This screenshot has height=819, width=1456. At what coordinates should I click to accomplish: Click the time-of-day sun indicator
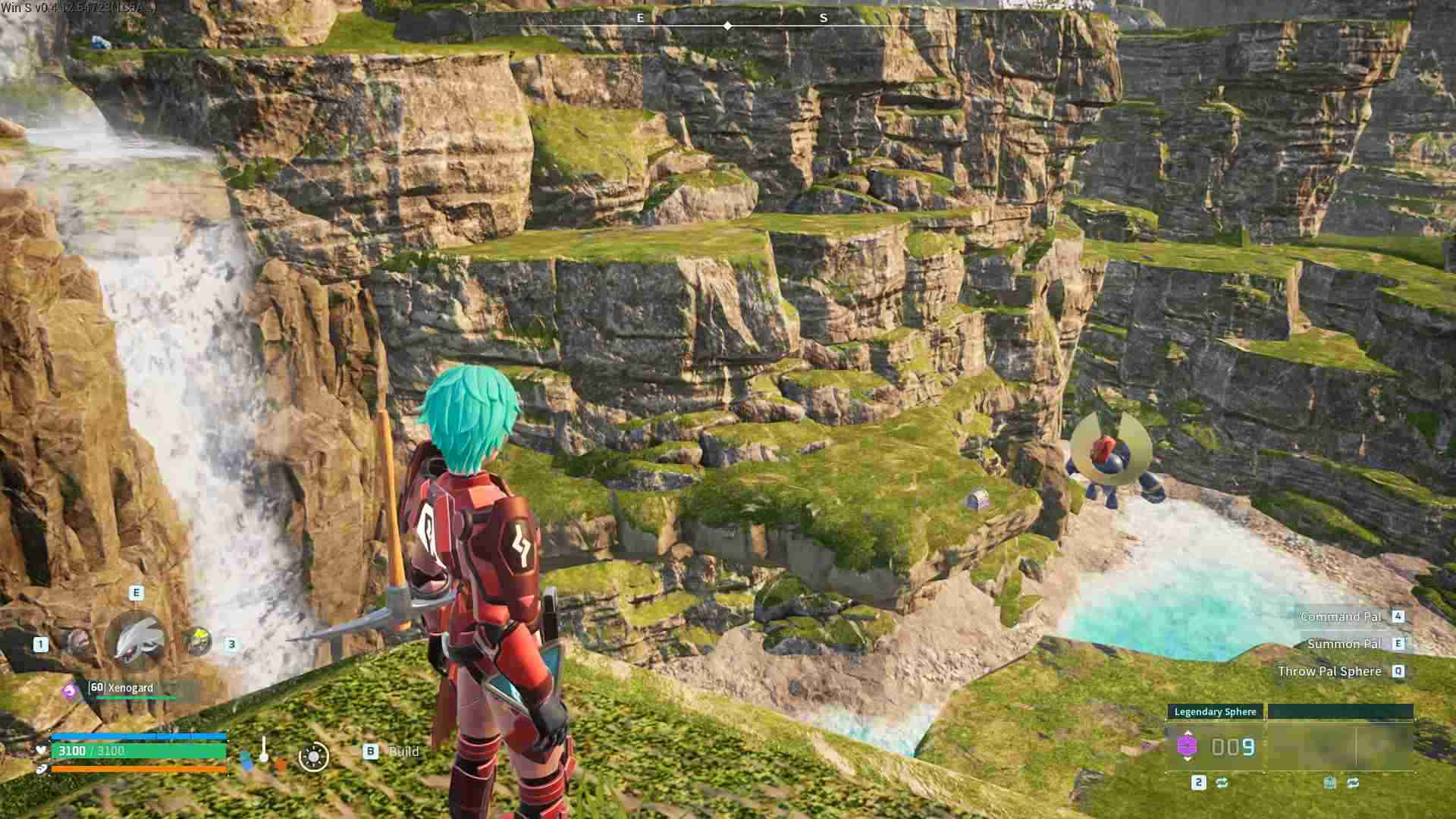[313, 756]
